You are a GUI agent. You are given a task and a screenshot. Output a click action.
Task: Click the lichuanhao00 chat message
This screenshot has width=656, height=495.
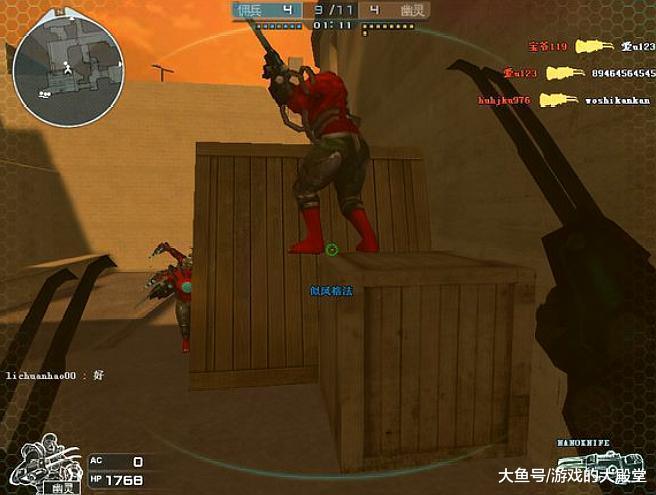(x=56, y=373)
